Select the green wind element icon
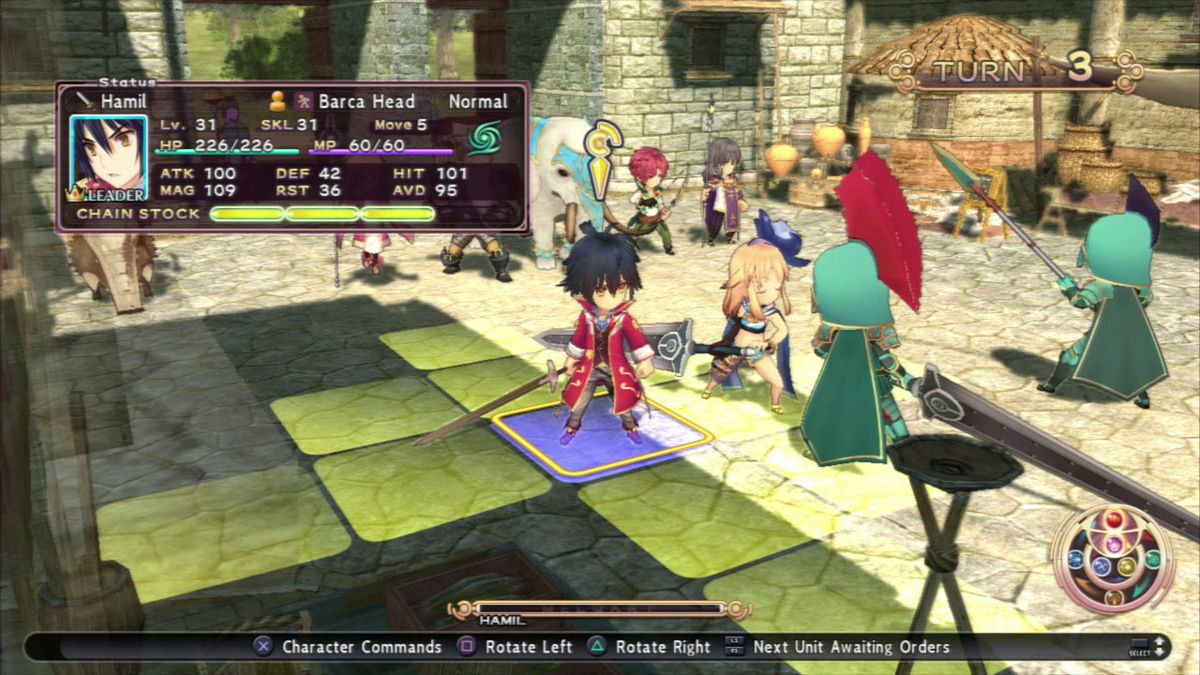Image resolution: width=1200 pixels, height=675 pixels. coord(485,137)
